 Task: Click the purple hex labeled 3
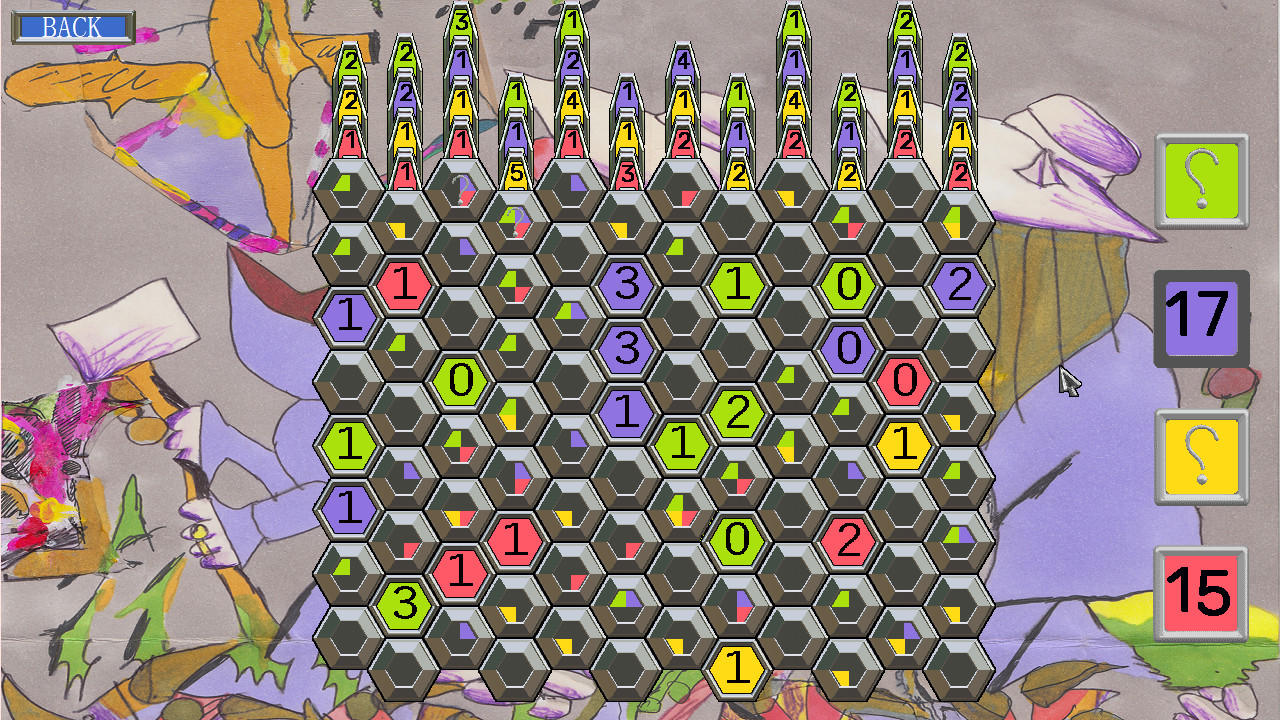[x=625, y=285]
